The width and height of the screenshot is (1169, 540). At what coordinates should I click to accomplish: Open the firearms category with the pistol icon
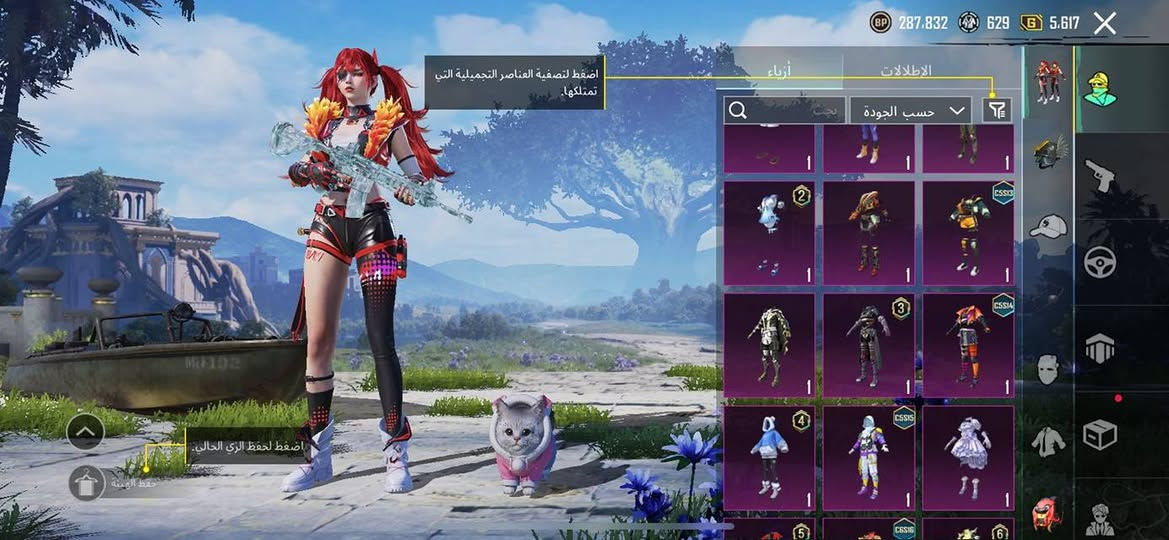(1100, 176)
